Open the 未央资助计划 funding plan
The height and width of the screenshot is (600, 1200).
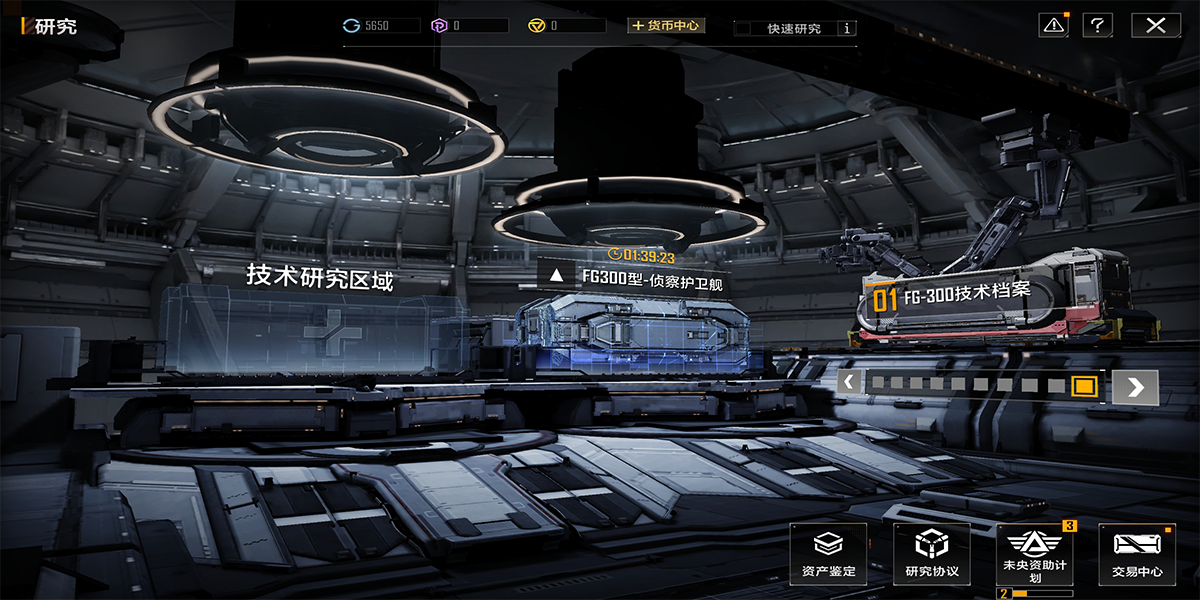[1034, 554]
